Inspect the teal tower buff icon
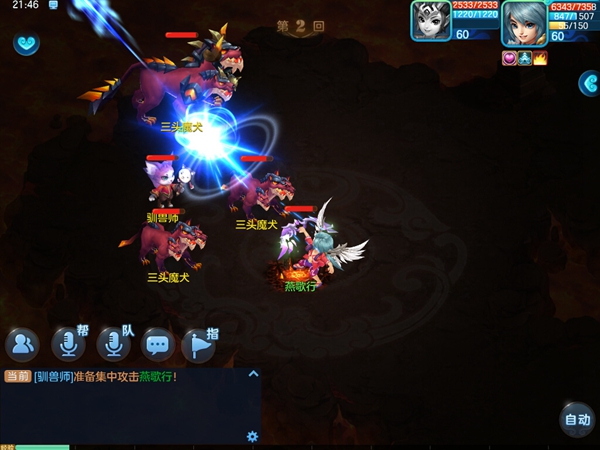Screen dimensions: 600x450 click(526, 58)
